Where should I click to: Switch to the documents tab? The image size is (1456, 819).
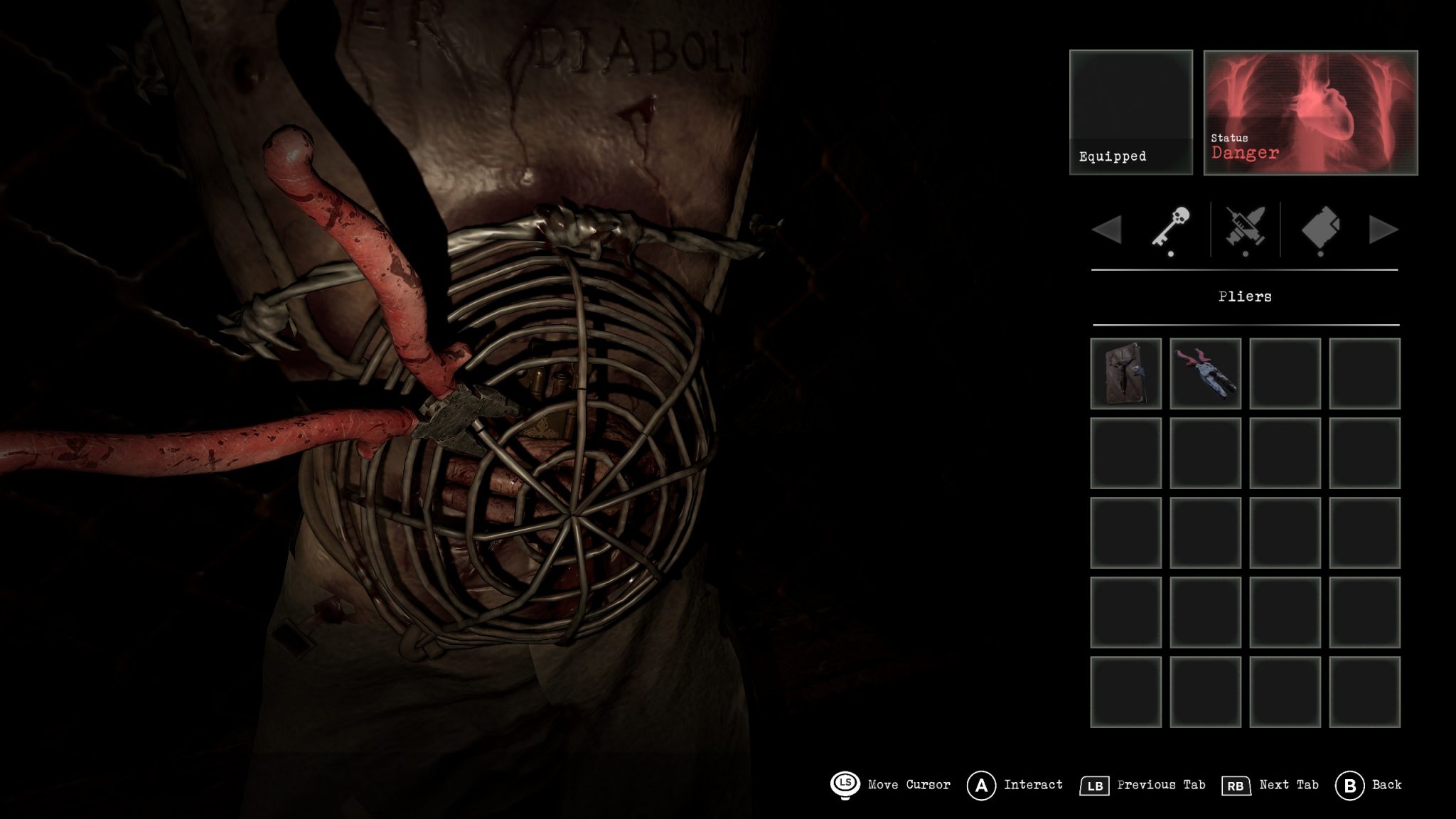click(1320, 229)
